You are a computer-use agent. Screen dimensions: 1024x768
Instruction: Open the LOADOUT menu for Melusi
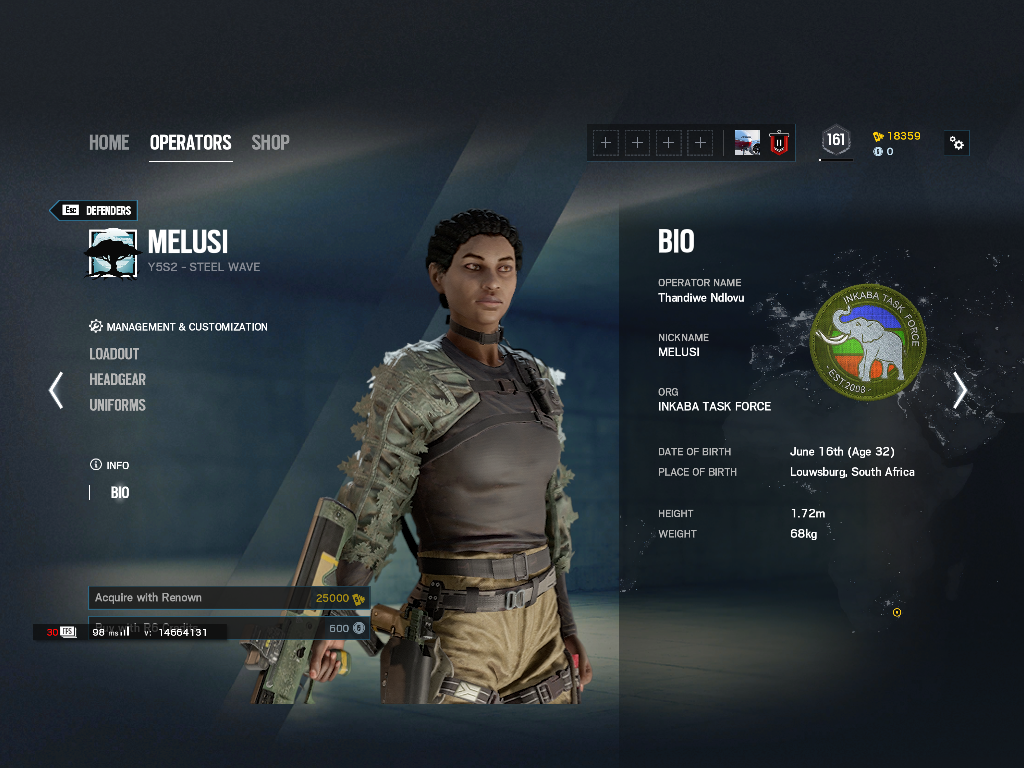tap(114, 354)
